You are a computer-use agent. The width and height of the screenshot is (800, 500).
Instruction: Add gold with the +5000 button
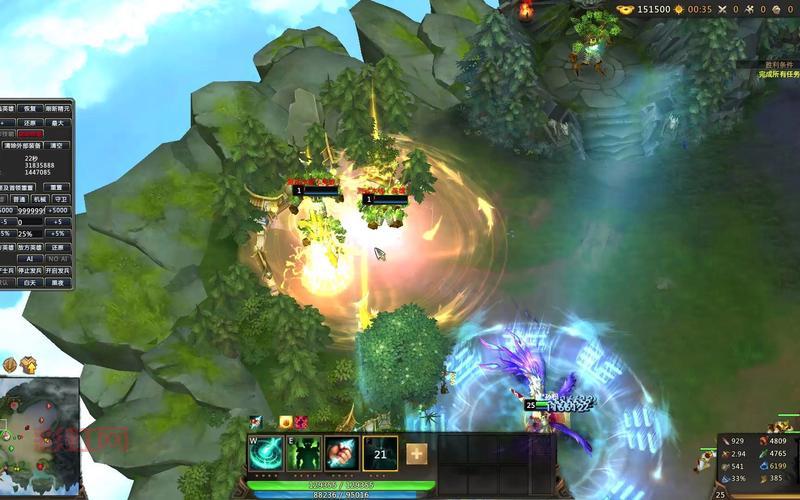58,211
